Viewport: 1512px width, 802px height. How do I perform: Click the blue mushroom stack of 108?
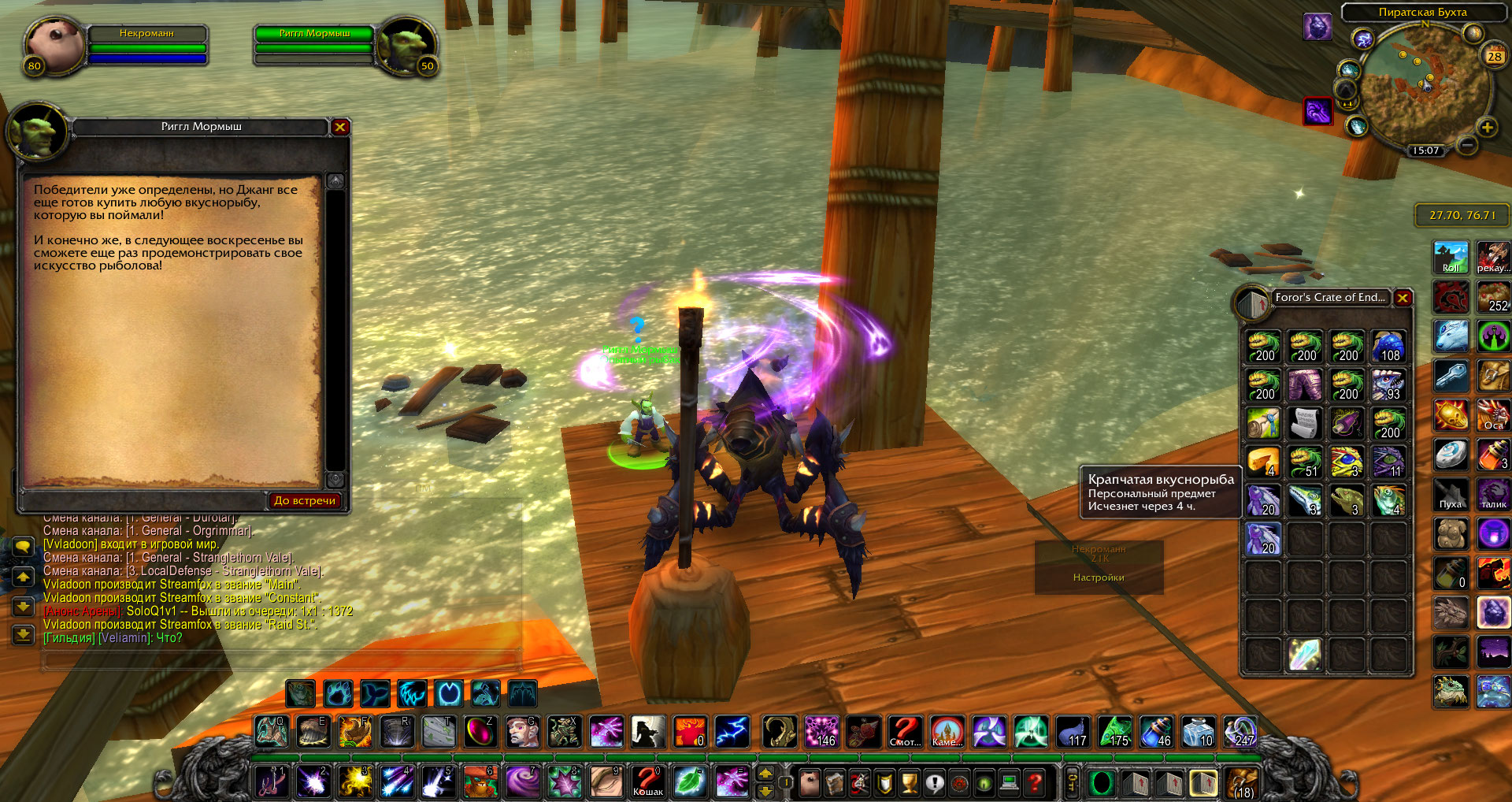[1388, 347]
